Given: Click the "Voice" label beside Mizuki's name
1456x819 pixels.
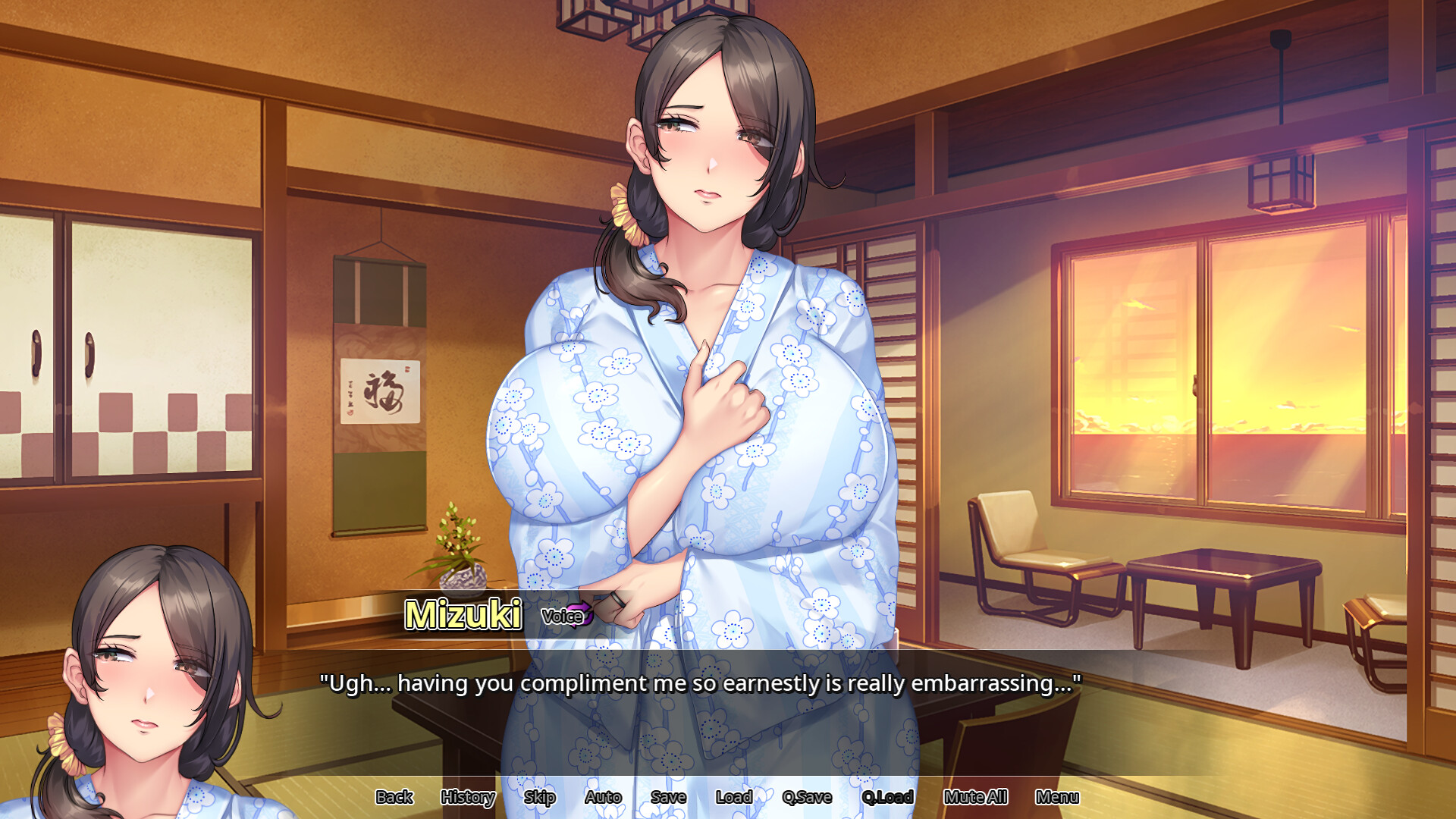Looking at the screenshot, I should [x=560, y=617].
